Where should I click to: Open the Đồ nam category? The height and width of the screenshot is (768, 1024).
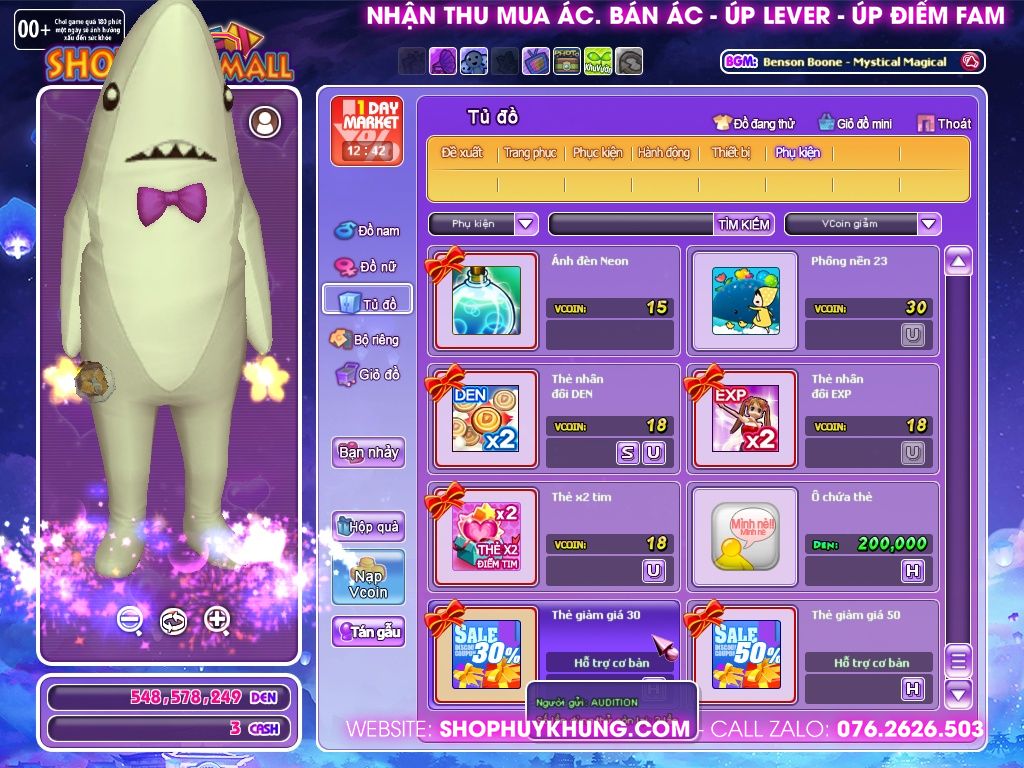pyautogui.click(x=367, y=231)
